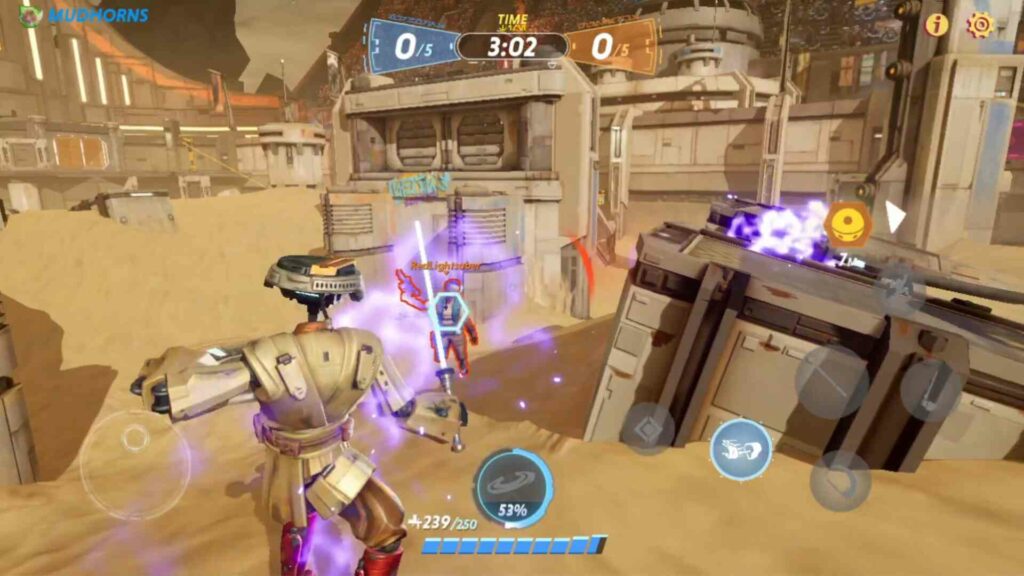Screen dimensions: 1024x576
Task: Tap the Mudhorns logo
Action: click(84, 15)
